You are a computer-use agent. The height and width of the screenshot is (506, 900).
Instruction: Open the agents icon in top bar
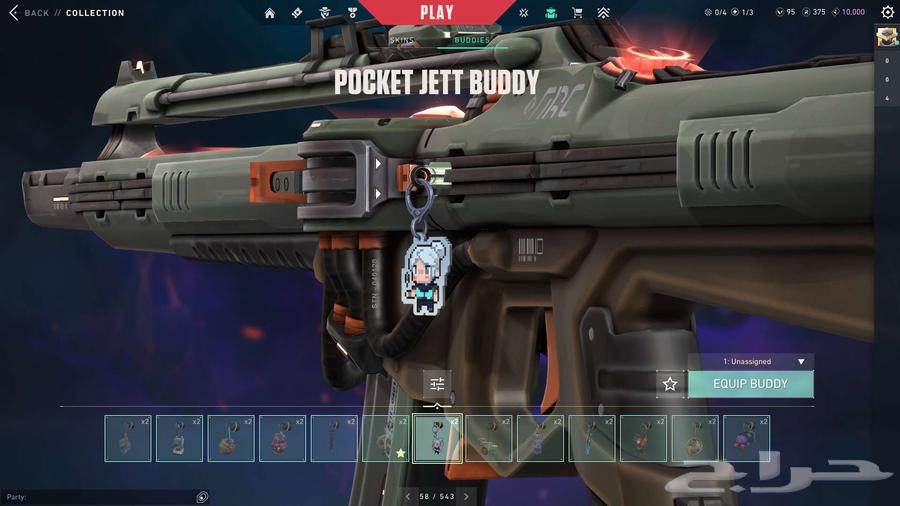[x=326, y=13]
